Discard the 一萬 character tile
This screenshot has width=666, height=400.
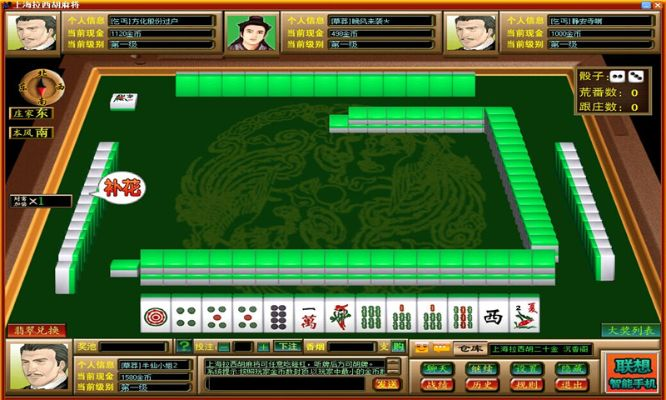click(x=308, y=316)
